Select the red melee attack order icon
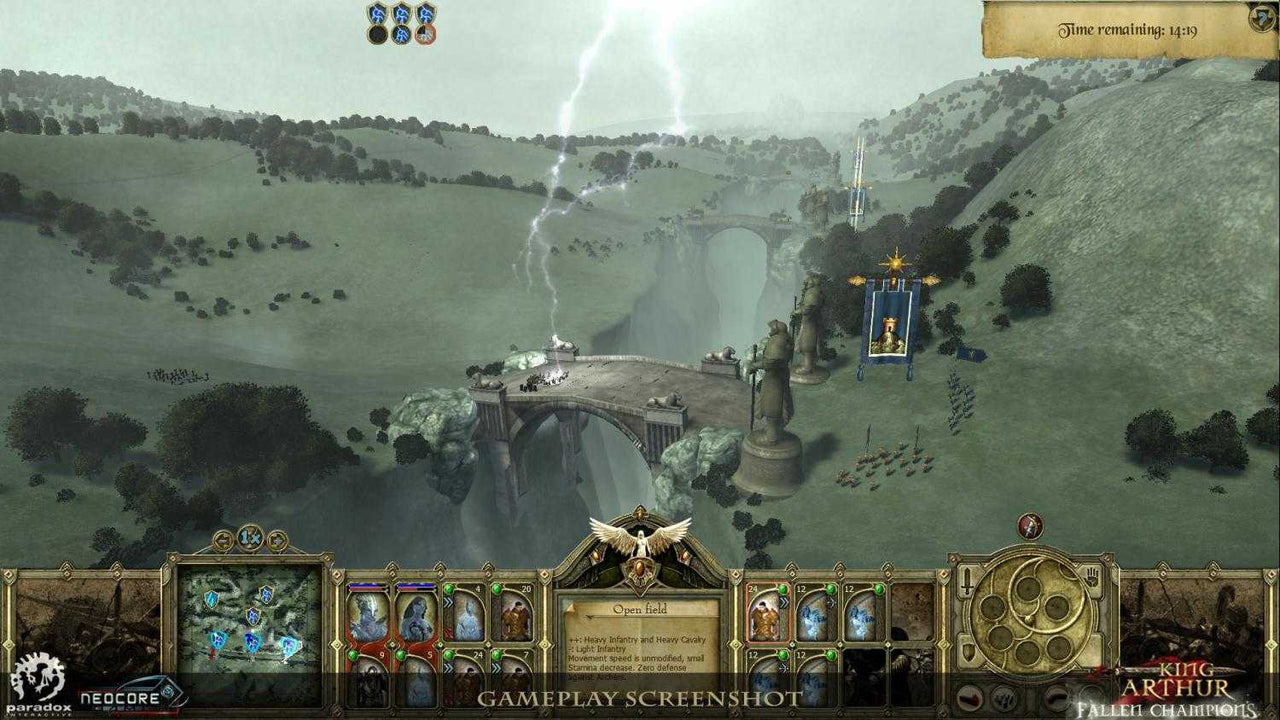This screenshot has height=720, width=1280. (x=968, y=698)
